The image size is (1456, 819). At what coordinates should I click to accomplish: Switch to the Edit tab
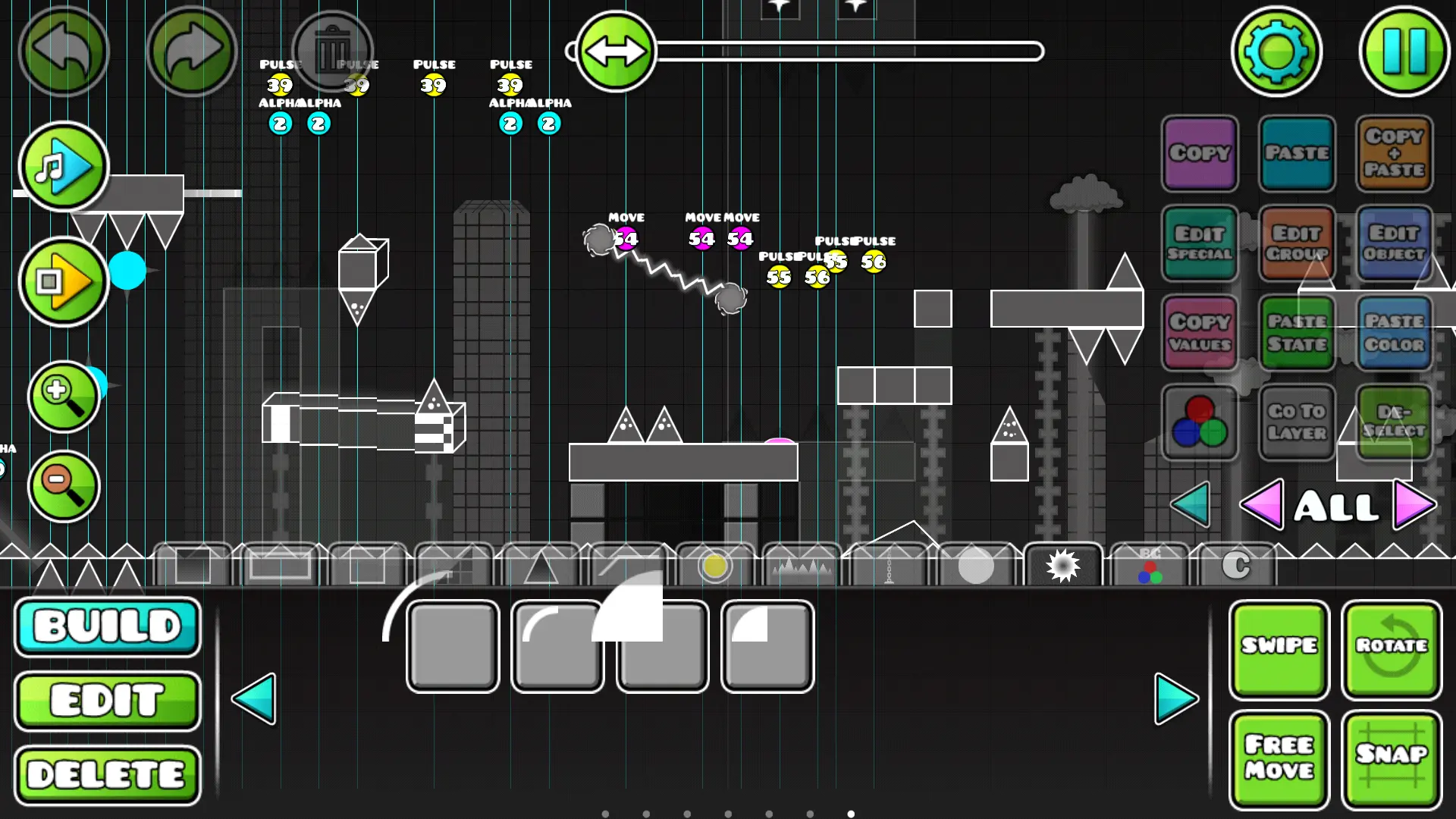(107, 699)
